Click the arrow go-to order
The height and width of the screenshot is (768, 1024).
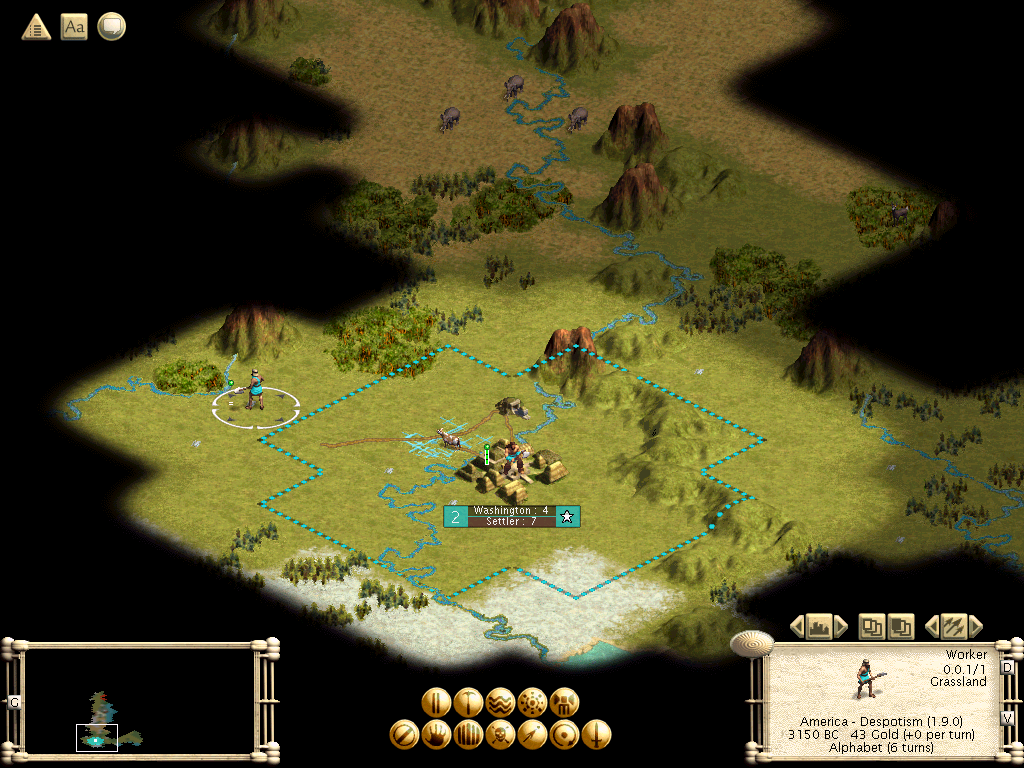[532, 735]
